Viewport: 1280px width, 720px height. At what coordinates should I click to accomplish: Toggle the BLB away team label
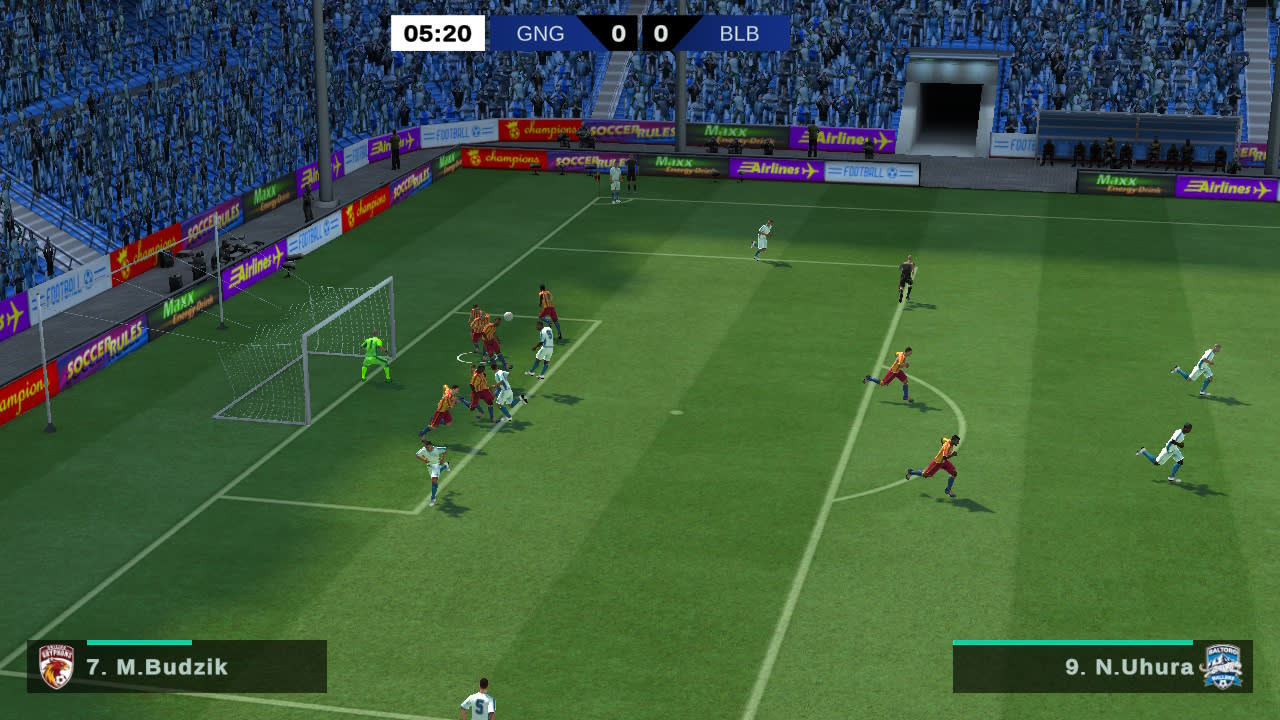[x=739, y=32]
